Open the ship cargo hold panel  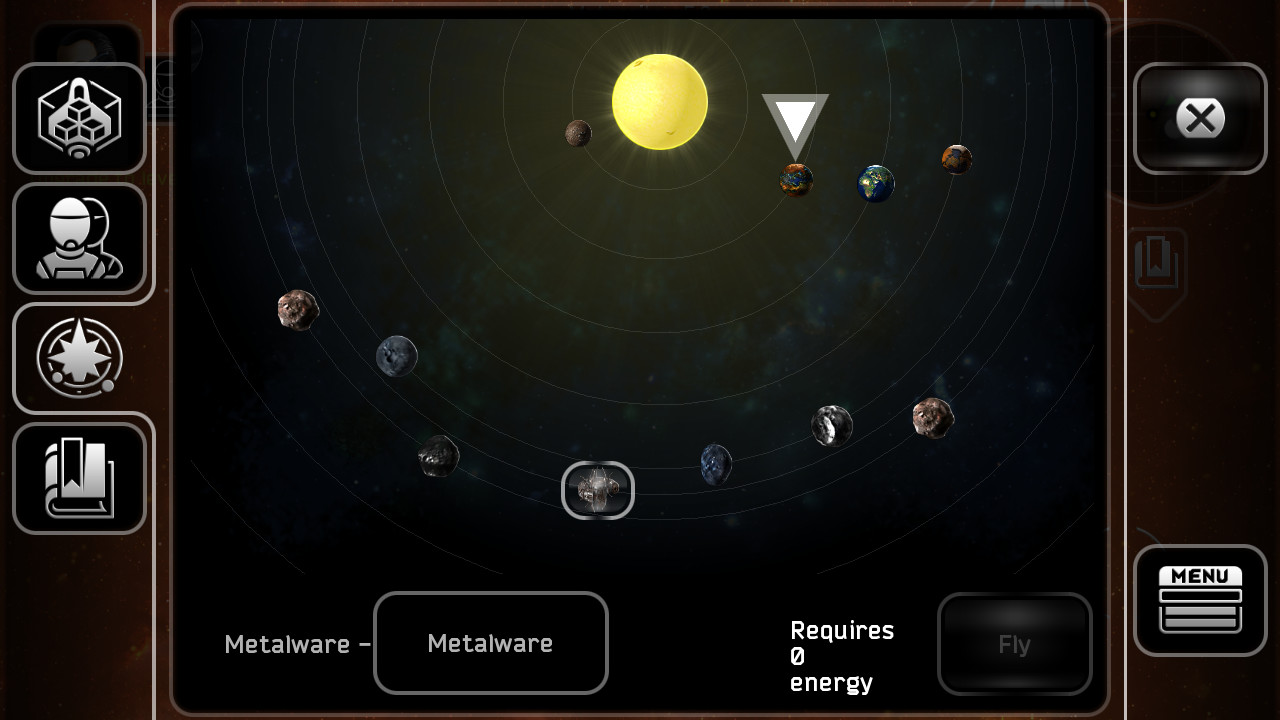coord(80,117)
